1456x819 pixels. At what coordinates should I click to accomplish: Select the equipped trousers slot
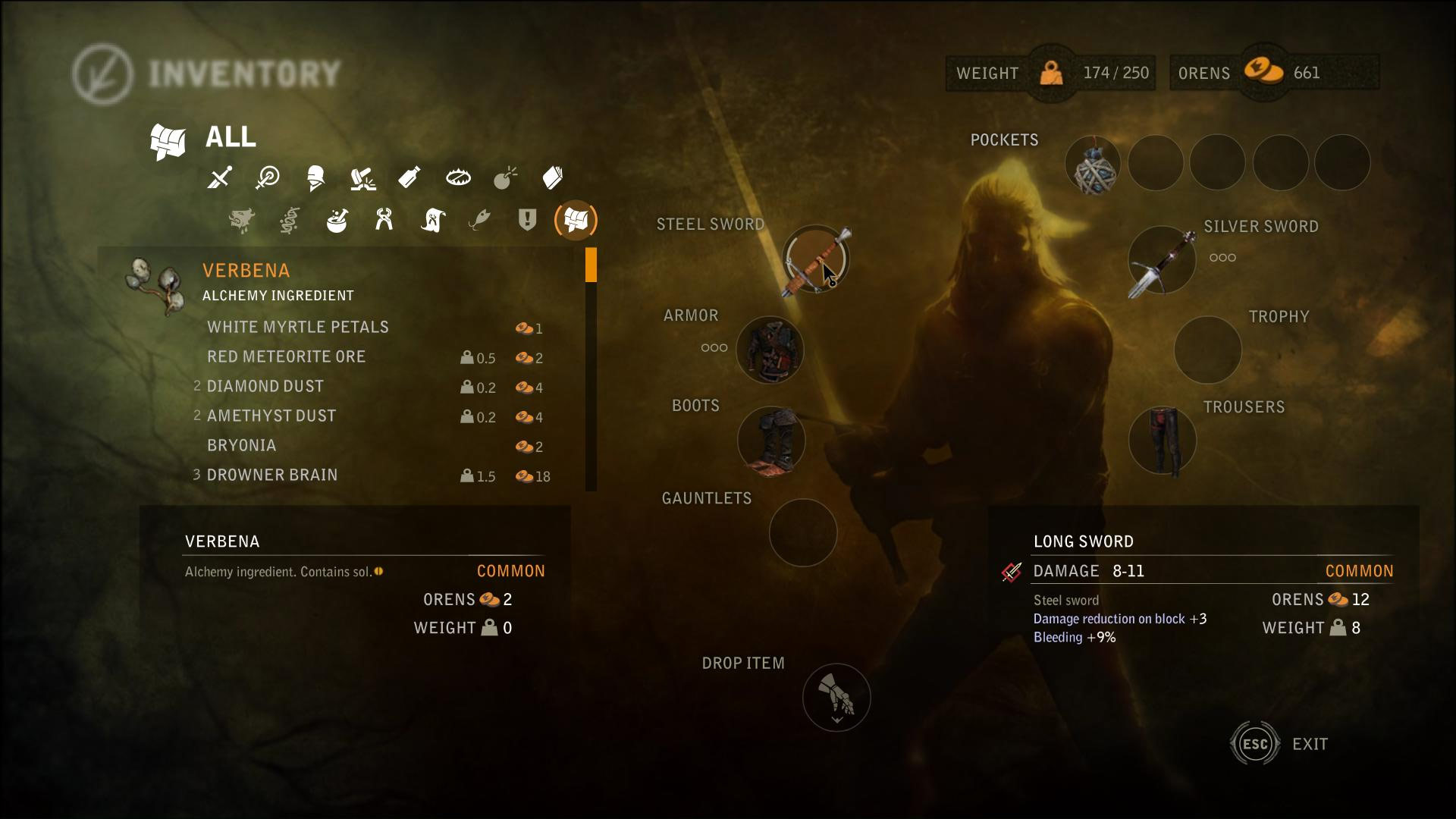point(1162,441)
